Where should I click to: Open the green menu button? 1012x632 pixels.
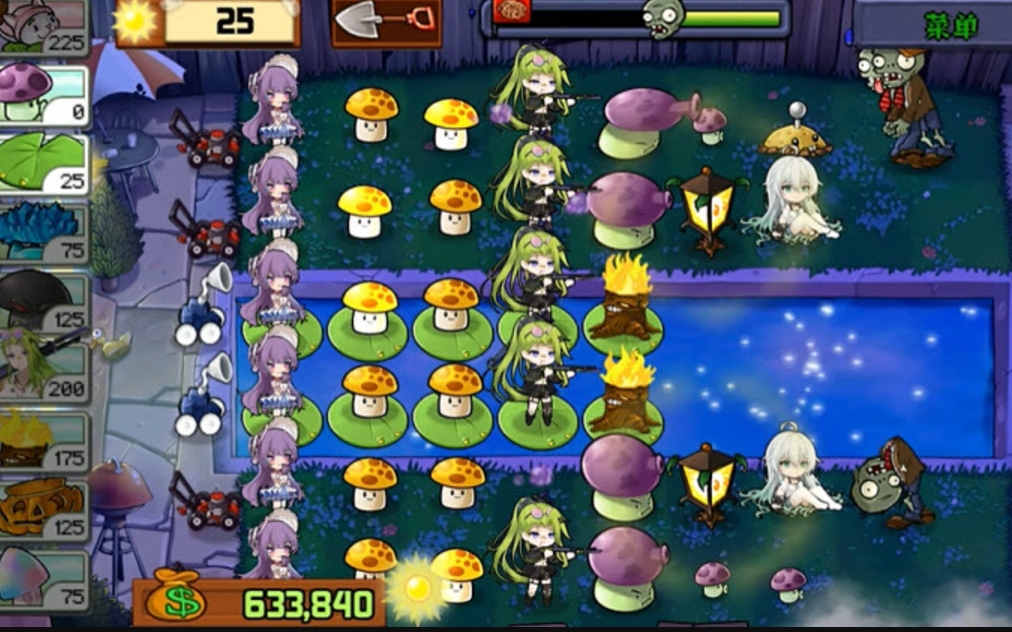click(x=932, y=24)
